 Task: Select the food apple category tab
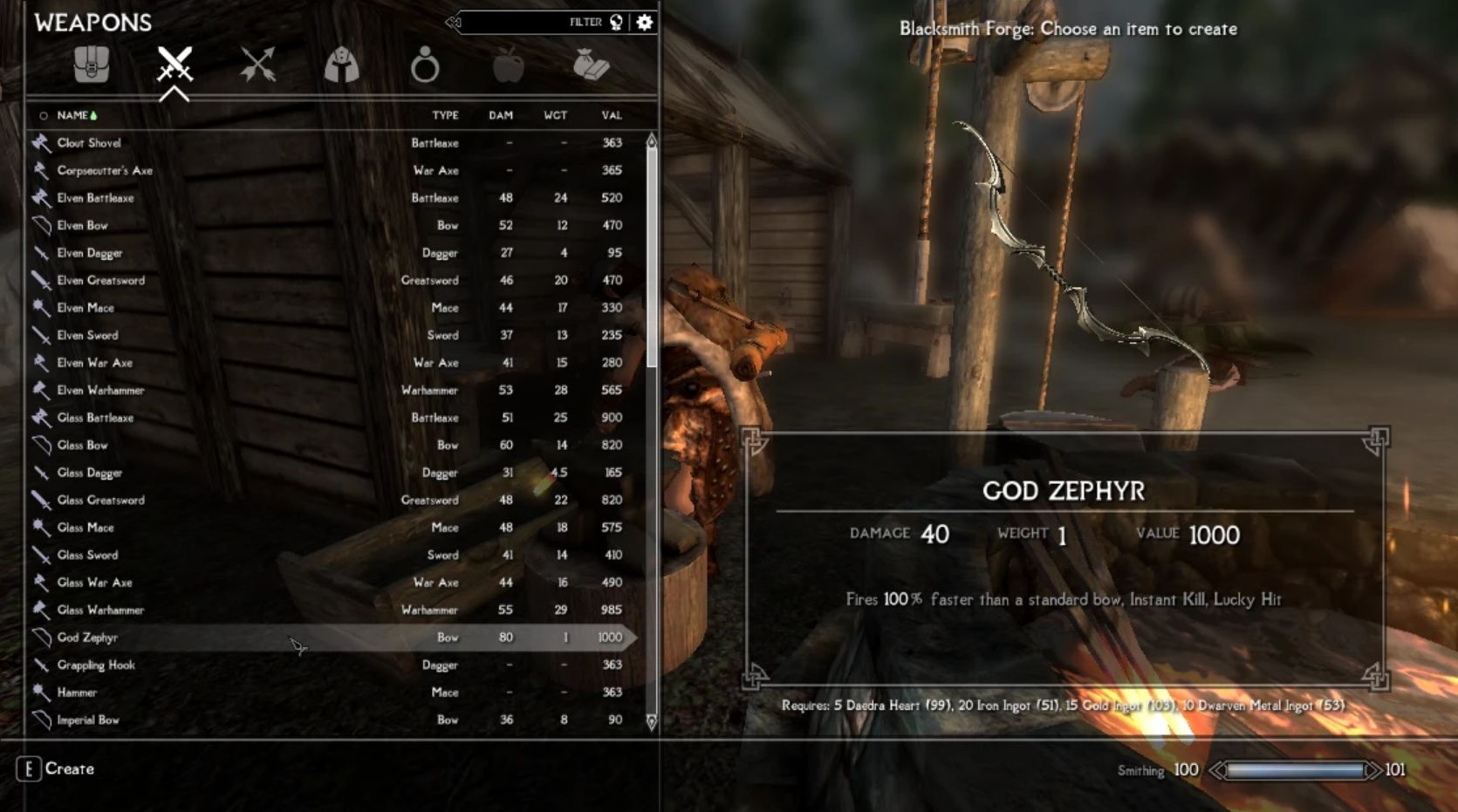[508, 65]
